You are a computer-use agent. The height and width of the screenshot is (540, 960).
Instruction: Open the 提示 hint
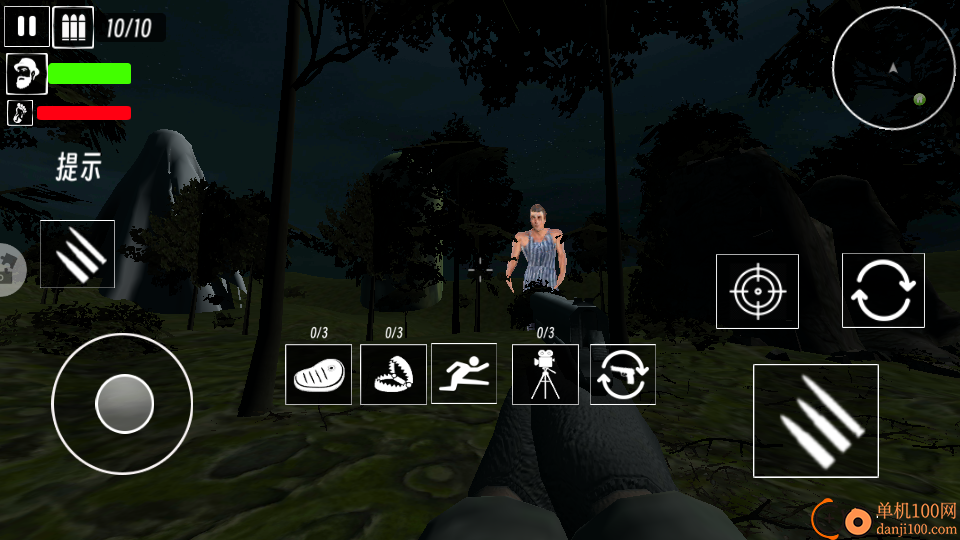point(78,167)
